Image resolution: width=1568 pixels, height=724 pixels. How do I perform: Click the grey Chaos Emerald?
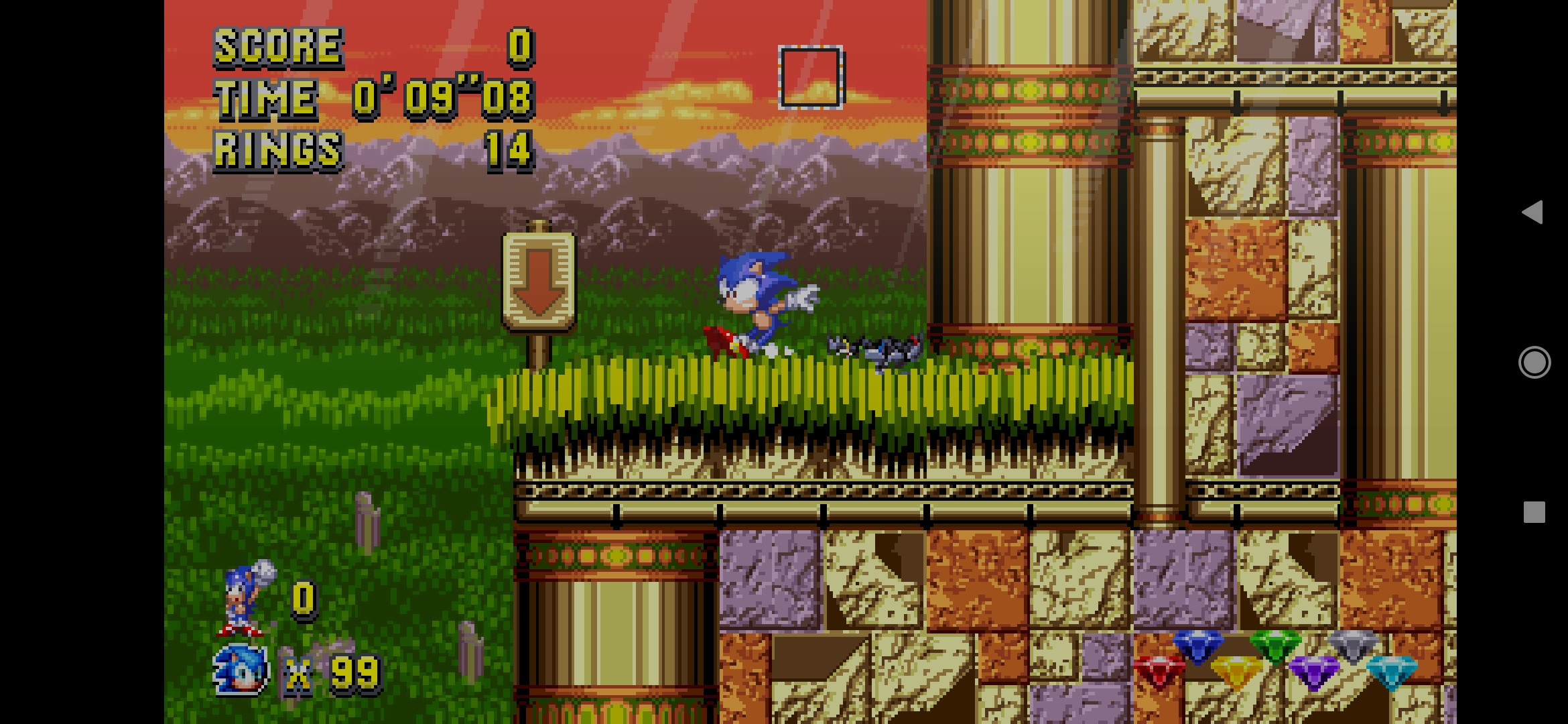tap(1352, 646)
